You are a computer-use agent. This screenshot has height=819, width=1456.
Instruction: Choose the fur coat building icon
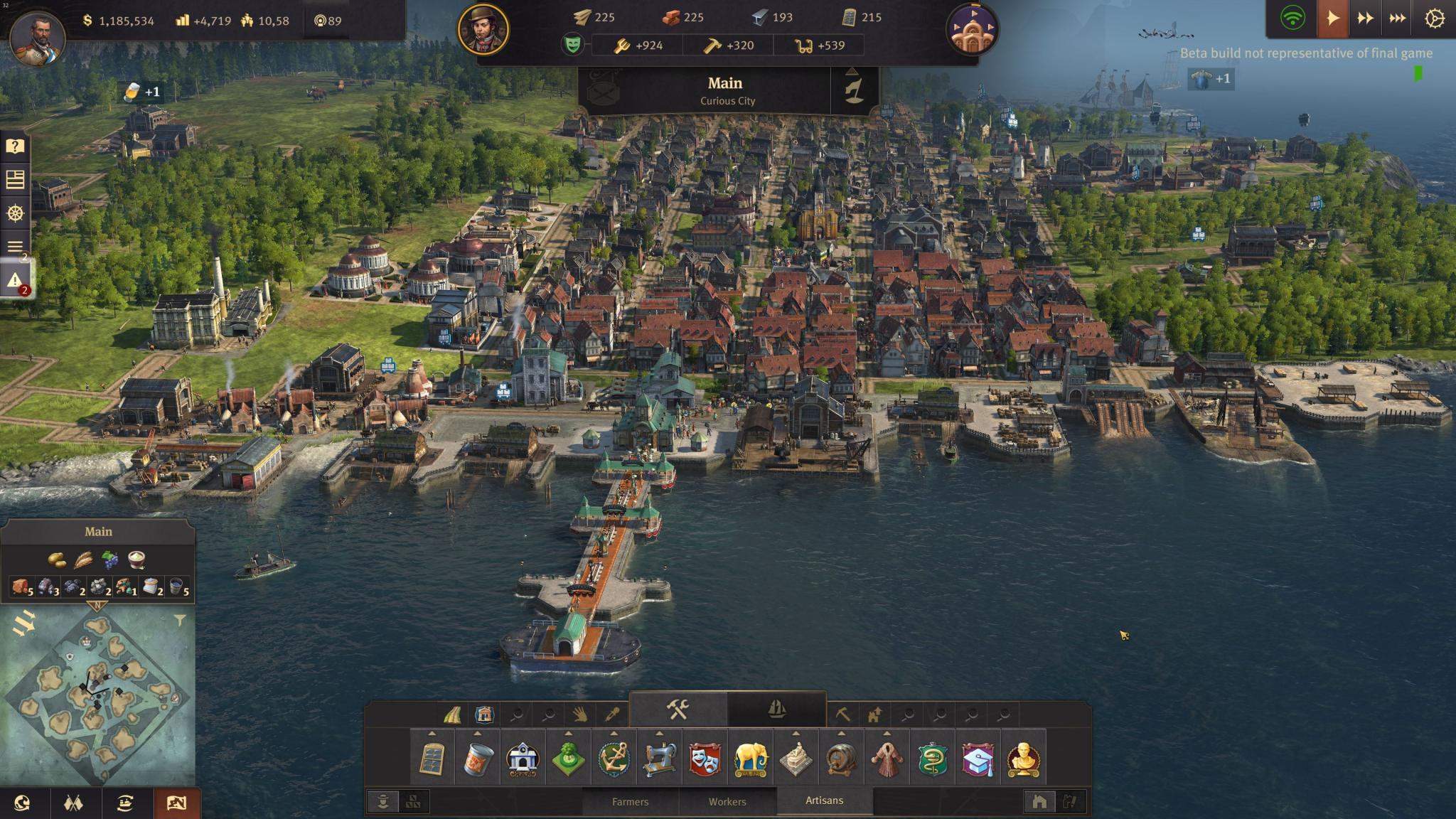point(887,759)
